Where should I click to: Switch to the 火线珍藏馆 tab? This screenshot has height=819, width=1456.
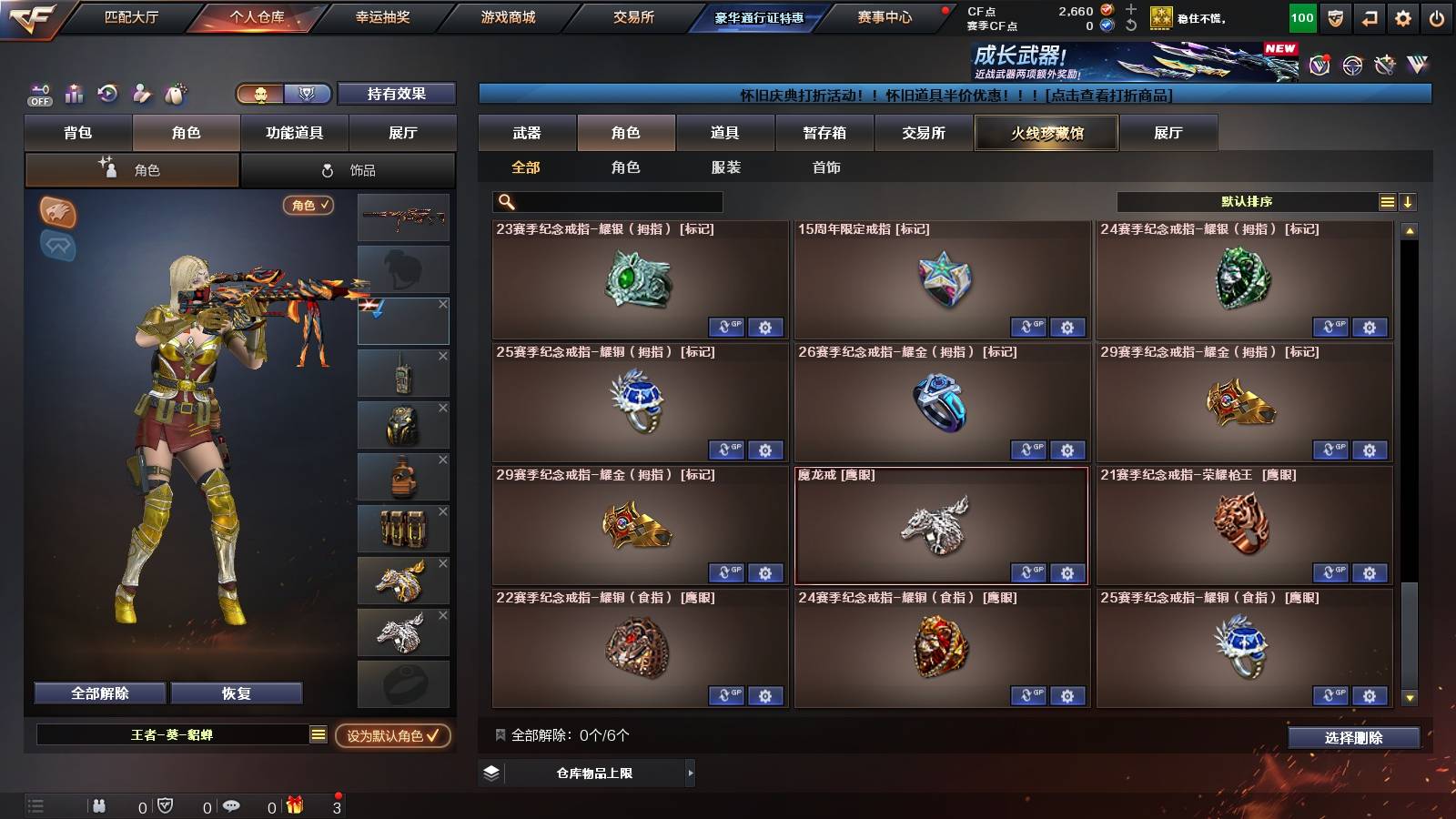(1046, 133)
